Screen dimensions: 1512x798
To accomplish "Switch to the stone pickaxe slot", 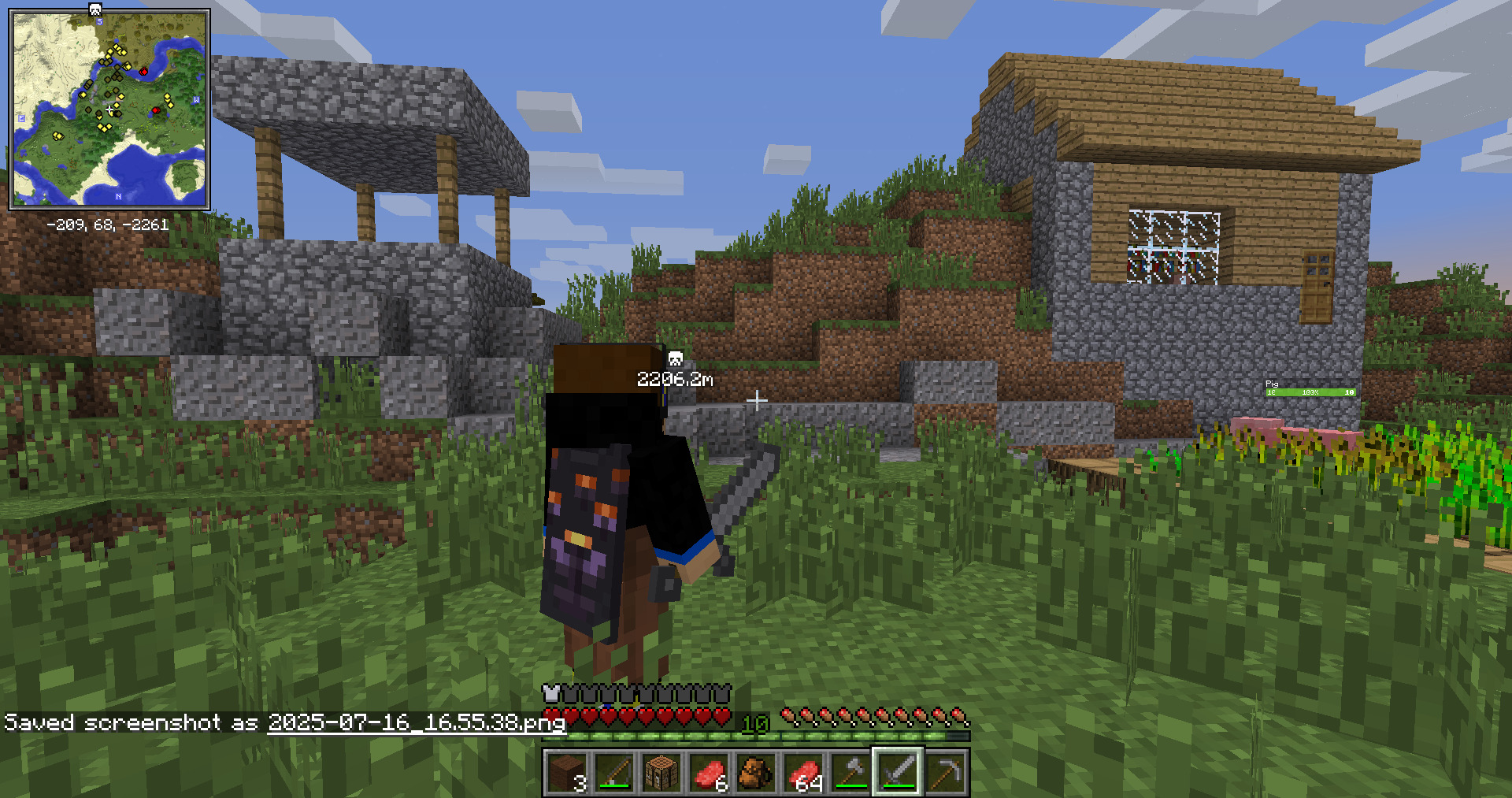I will point(945,772).
